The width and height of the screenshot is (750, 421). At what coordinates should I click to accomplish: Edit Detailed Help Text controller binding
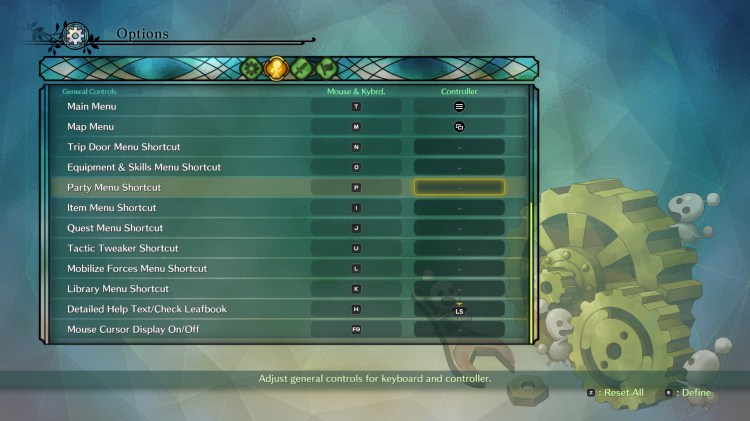[459, 310]
